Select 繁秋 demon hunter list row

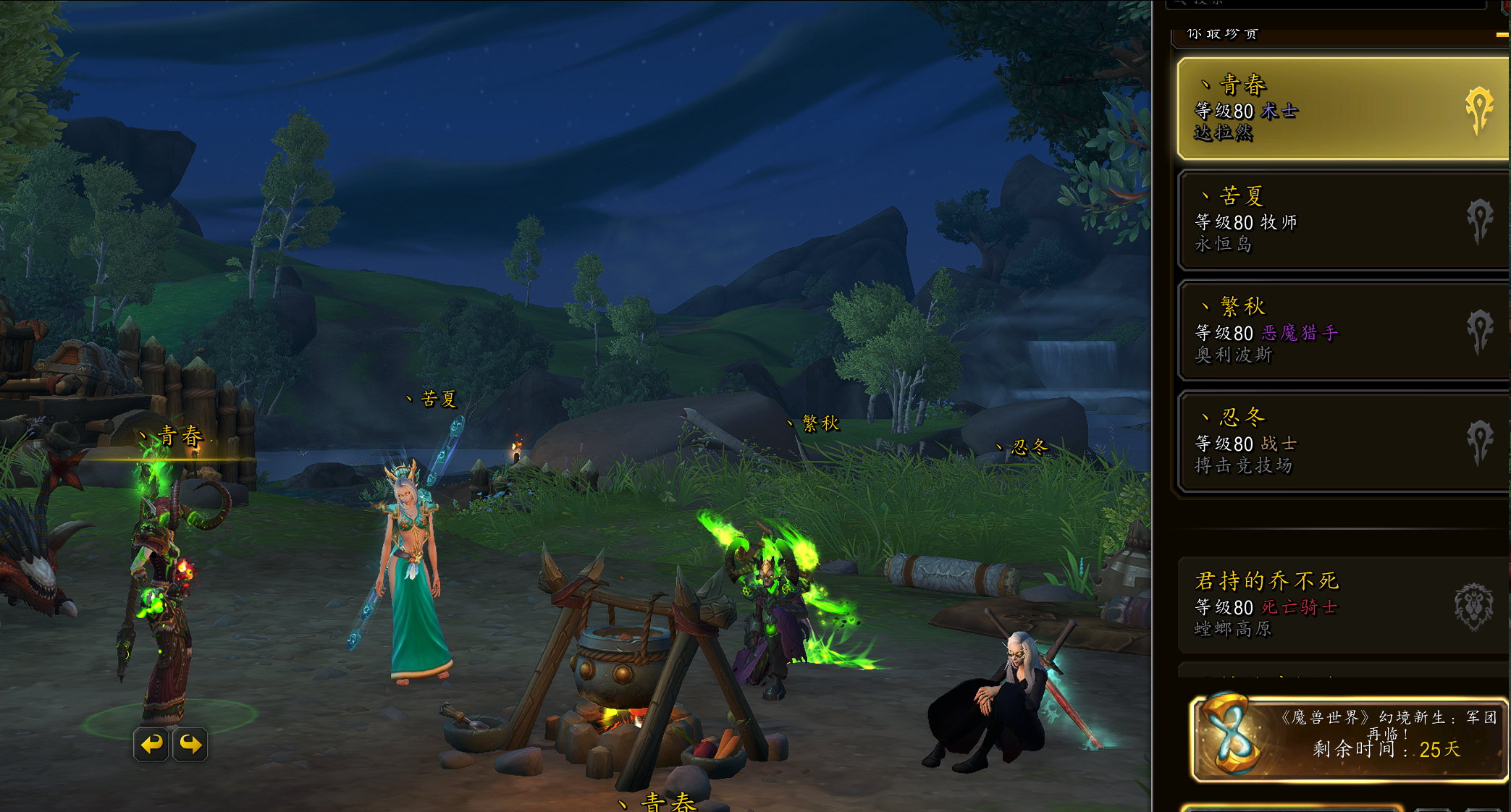[1342, 331]
